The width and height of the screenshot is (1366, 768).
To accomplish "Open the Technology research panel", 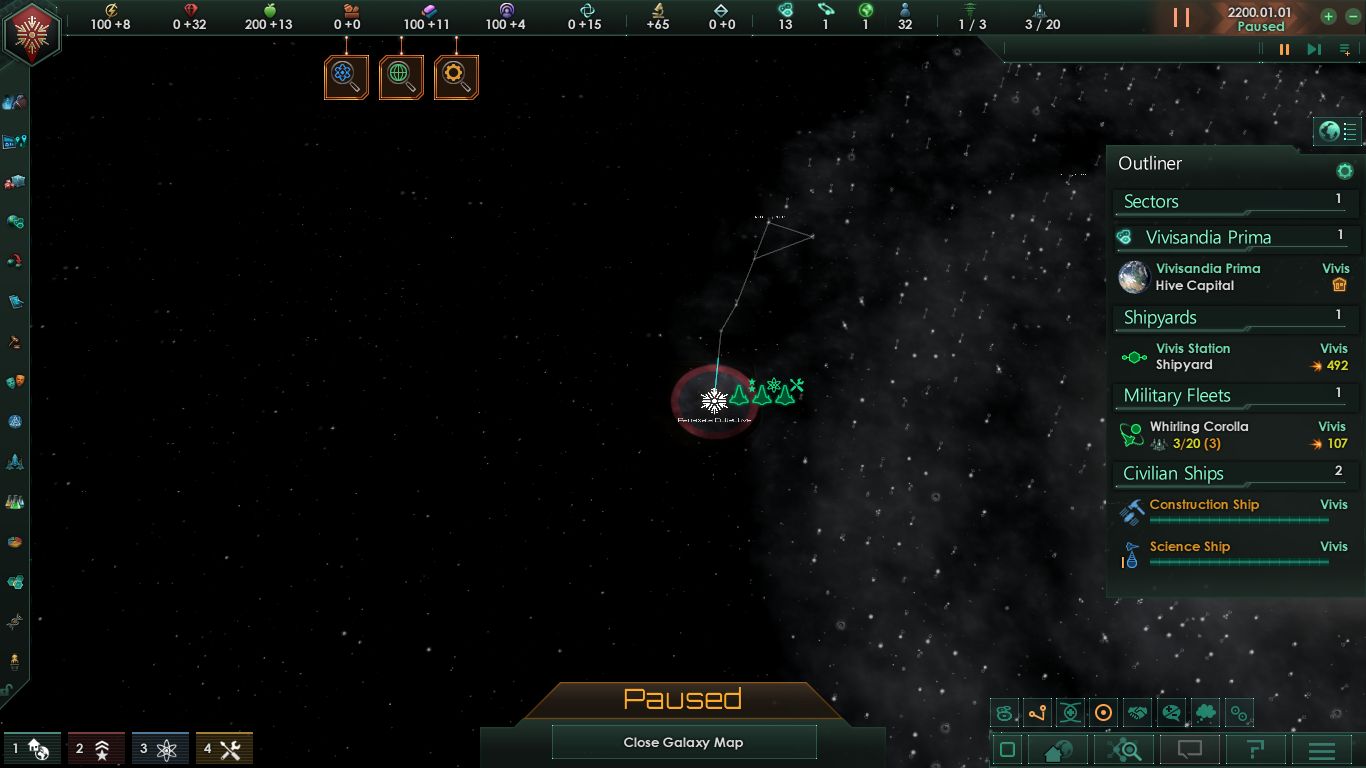I will pos(15,502).
